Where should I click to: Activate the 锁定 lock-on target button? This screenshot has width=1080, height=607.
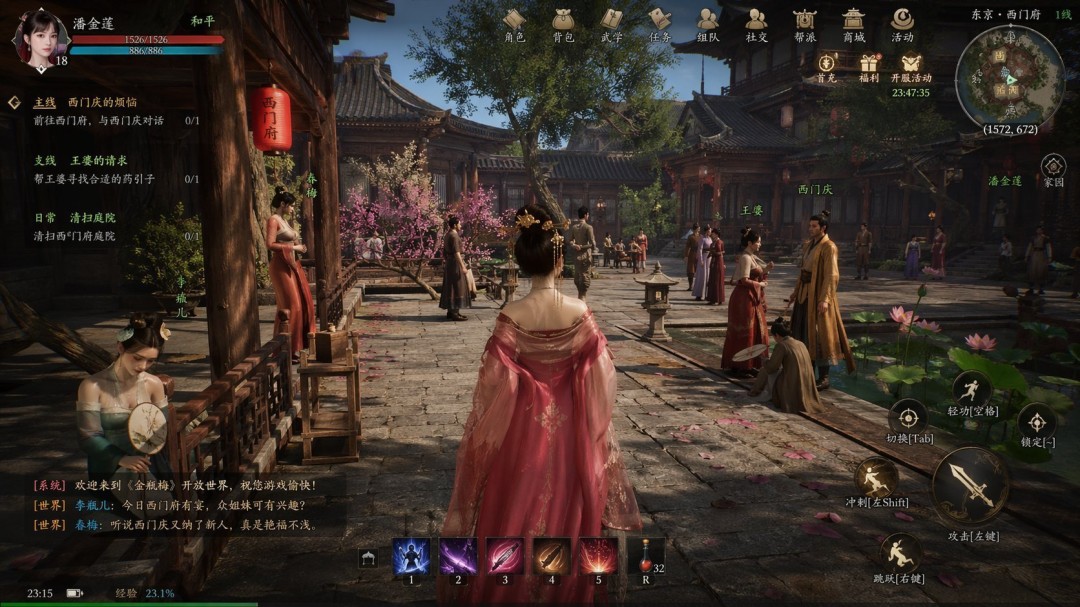coord(1036,421)
